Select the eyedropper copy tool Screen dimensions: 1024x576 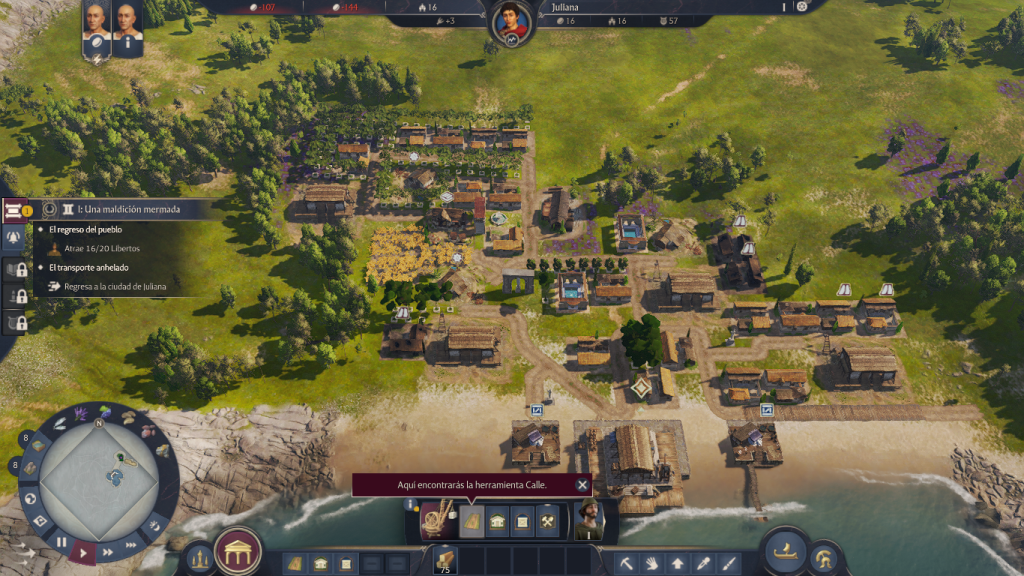click(703, 564)
